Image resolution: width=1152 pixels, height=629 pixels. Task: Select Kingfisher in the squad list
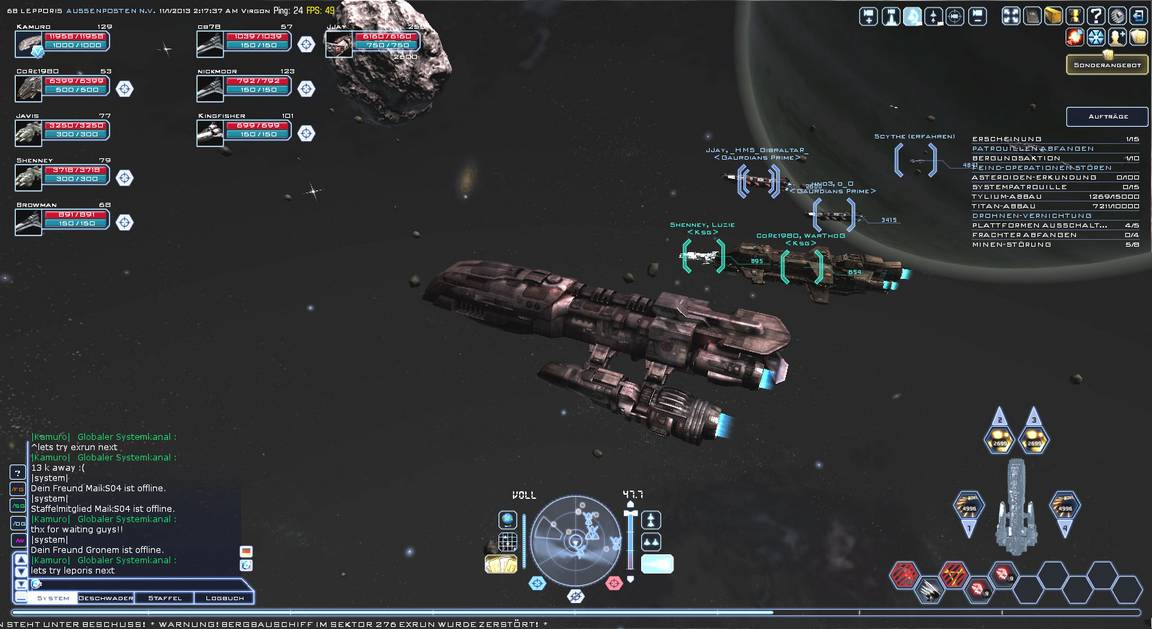[244, 131]
